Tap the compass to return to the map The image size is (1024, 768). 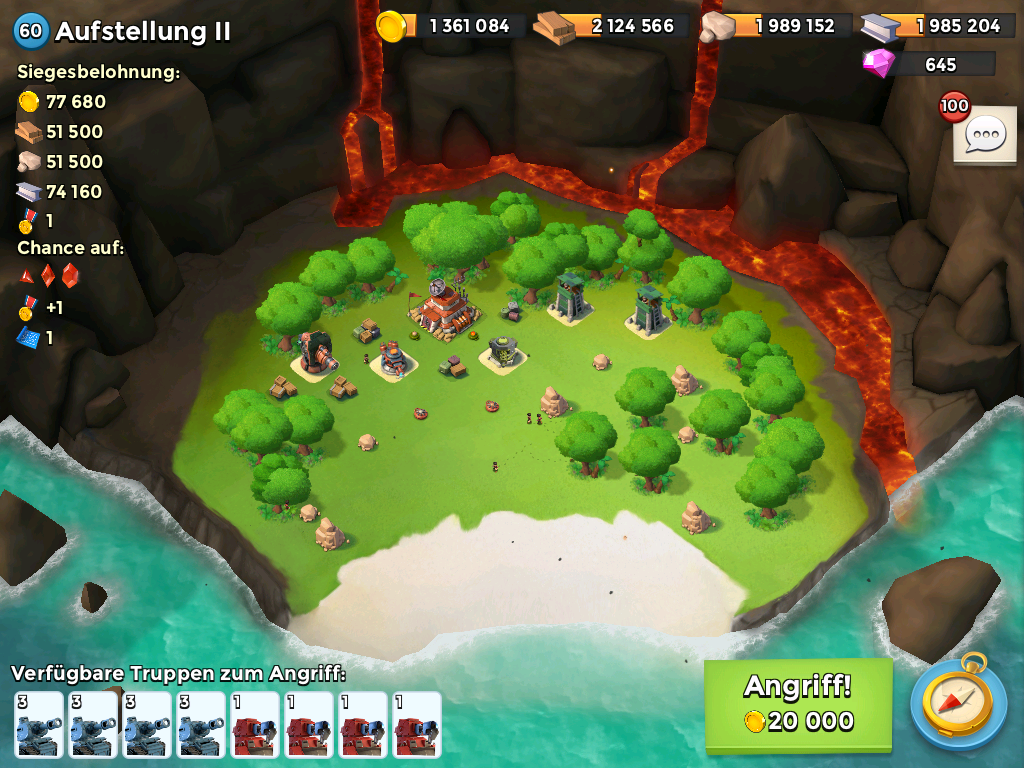pos(958,703)
